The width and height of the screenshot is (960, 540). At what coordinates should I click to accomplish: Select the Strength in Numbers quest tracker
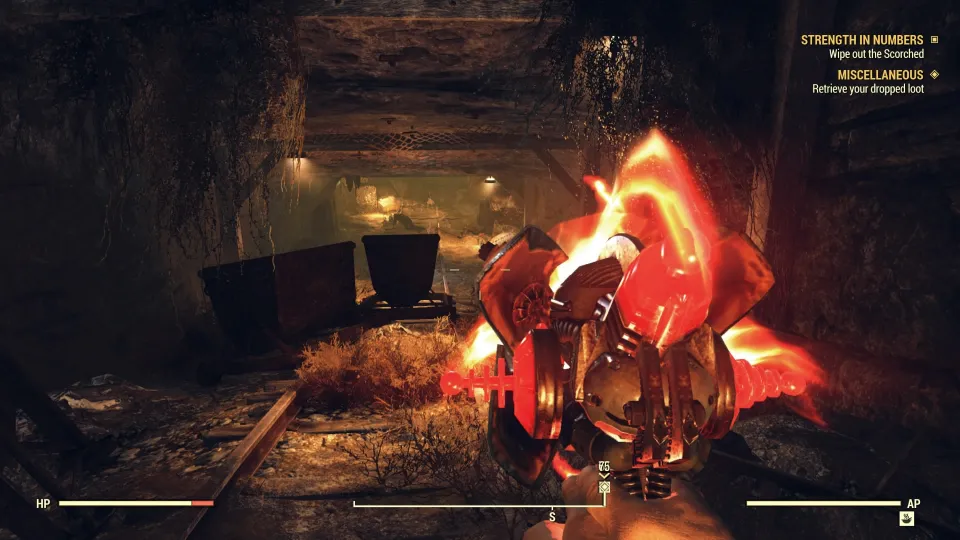pyautogui.click(x=861, y=40)
